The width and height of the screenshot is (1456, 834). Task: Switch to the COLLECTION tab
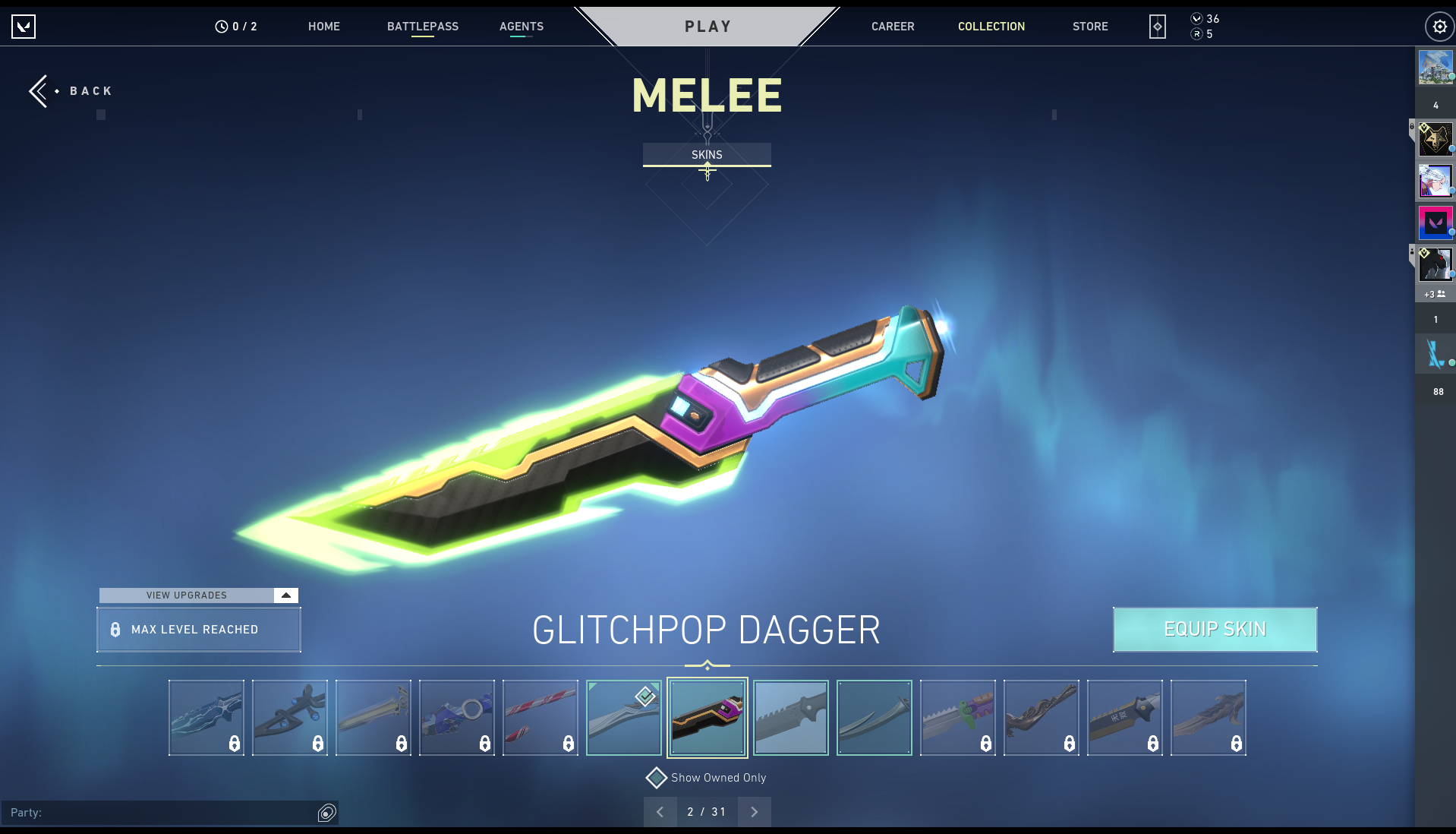click(x=991, y=26)
